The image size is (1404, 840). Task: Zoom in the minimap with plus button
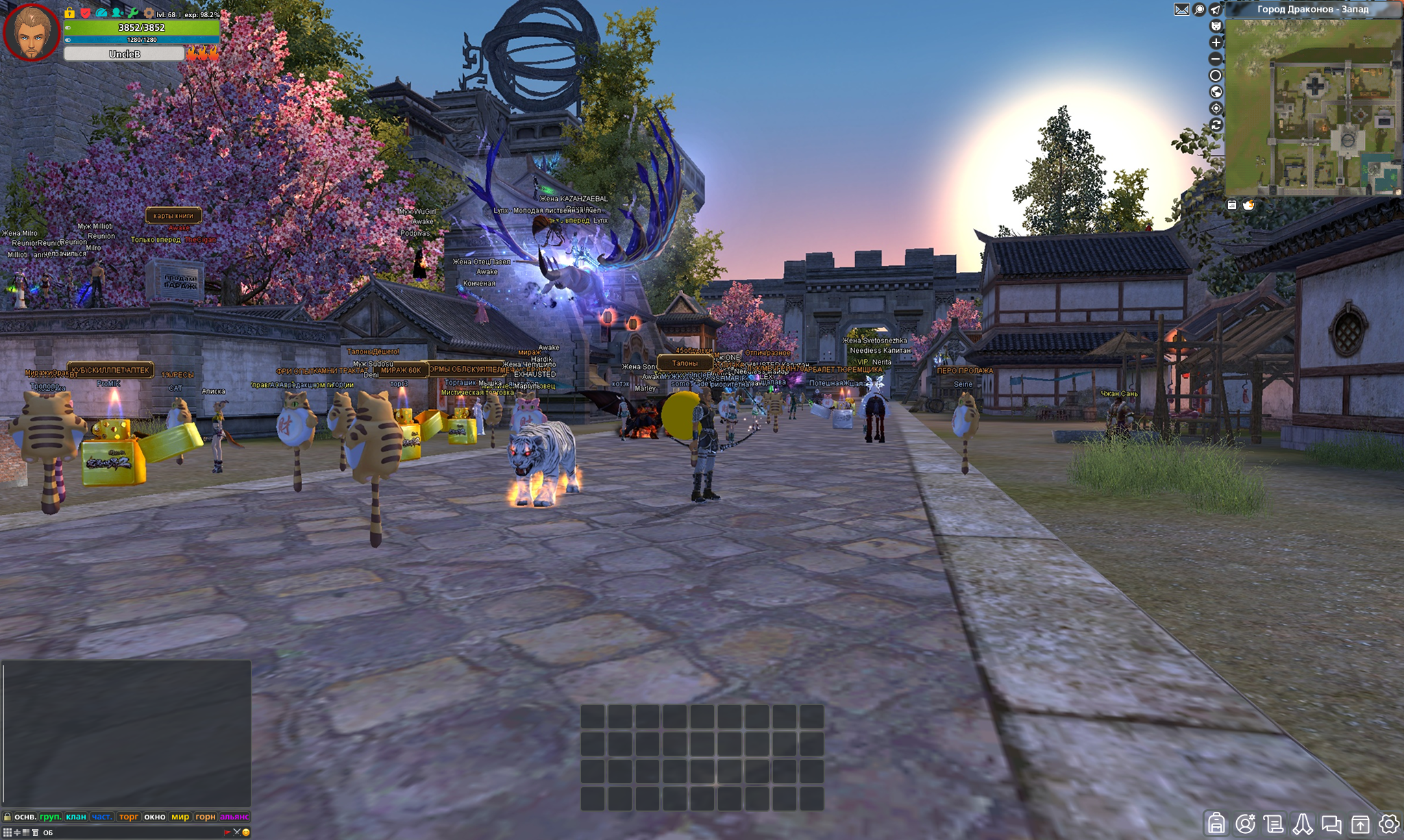pos(1216,42)
